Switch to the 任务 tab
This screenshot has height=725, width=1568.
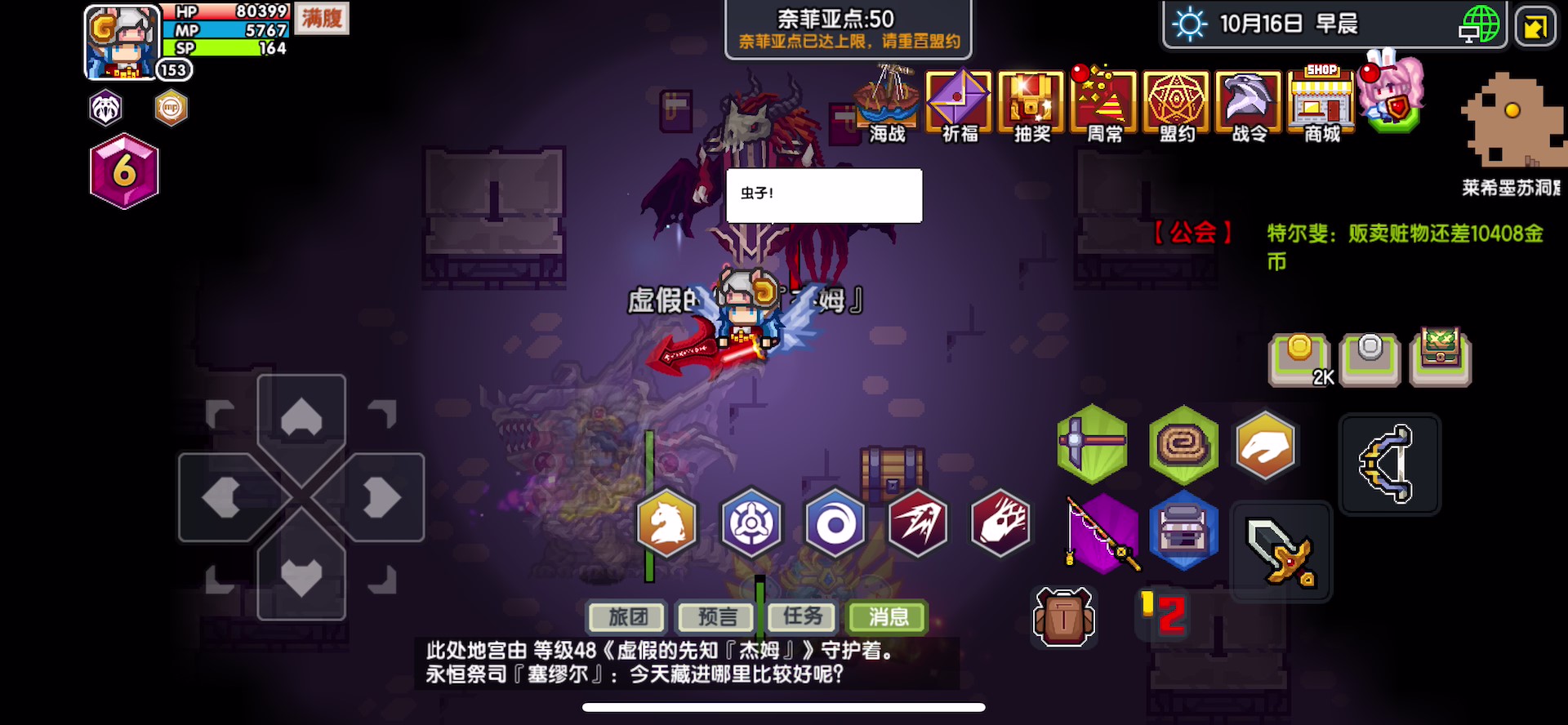[803, 618]
